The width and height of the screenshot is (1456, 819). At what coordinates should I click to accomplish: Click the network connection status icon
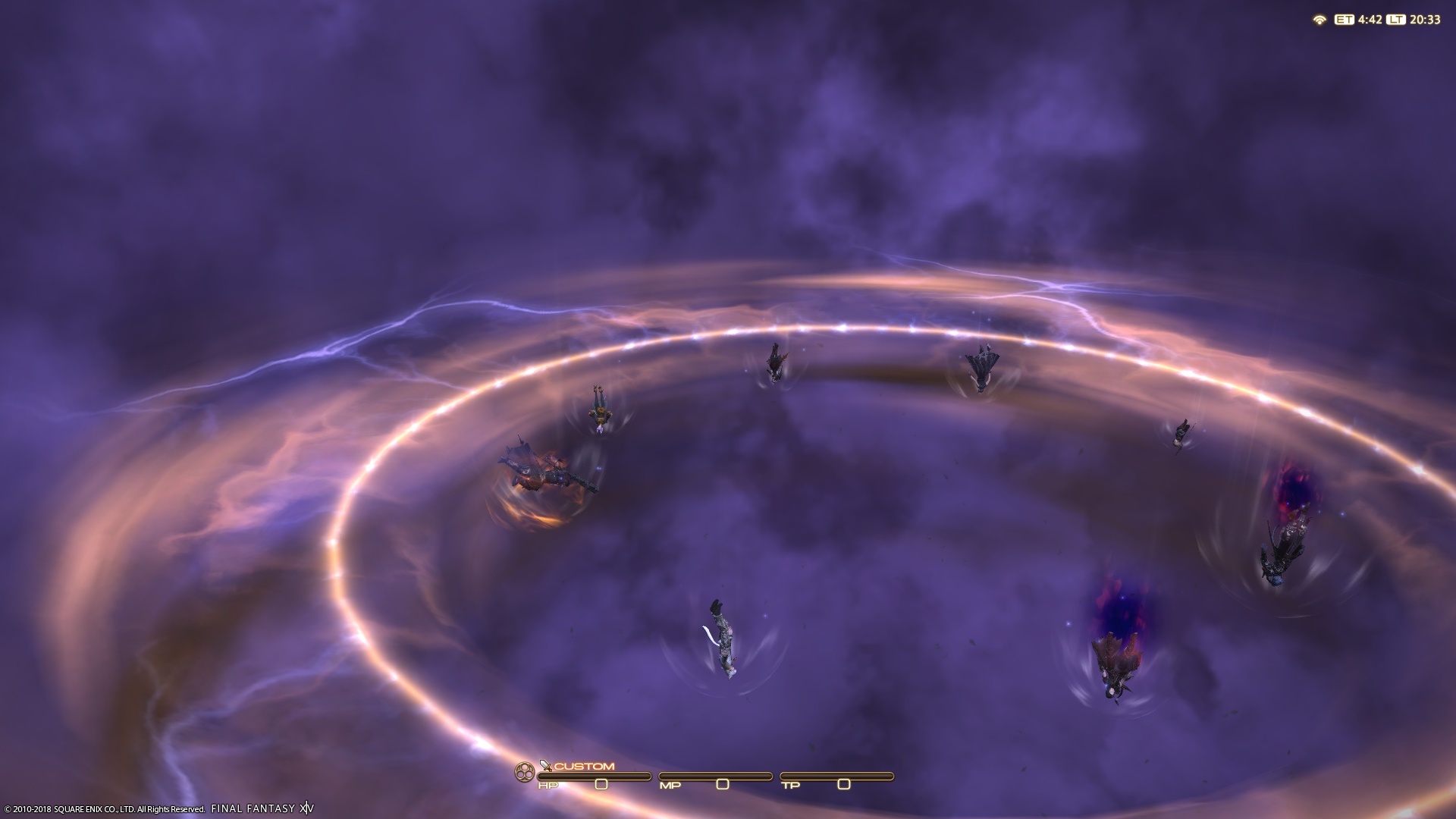[x=1319, y=20]
